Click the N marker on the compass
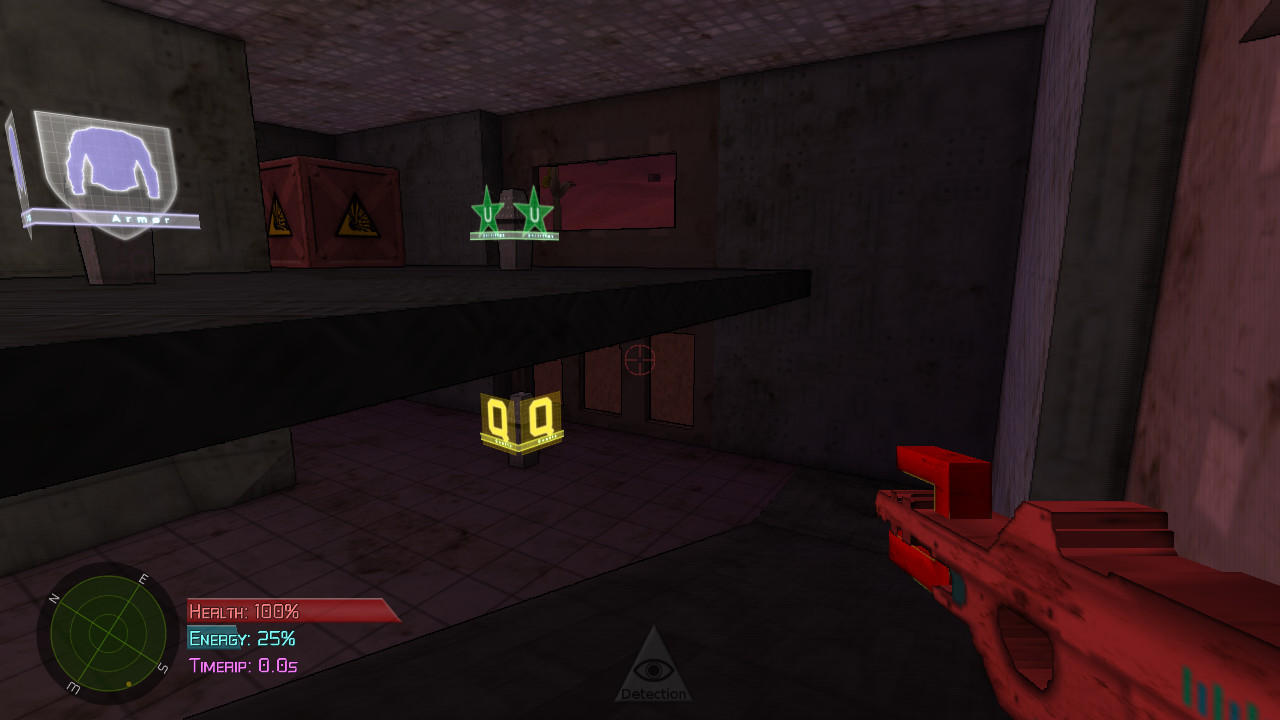 click(x=53, y=600)
